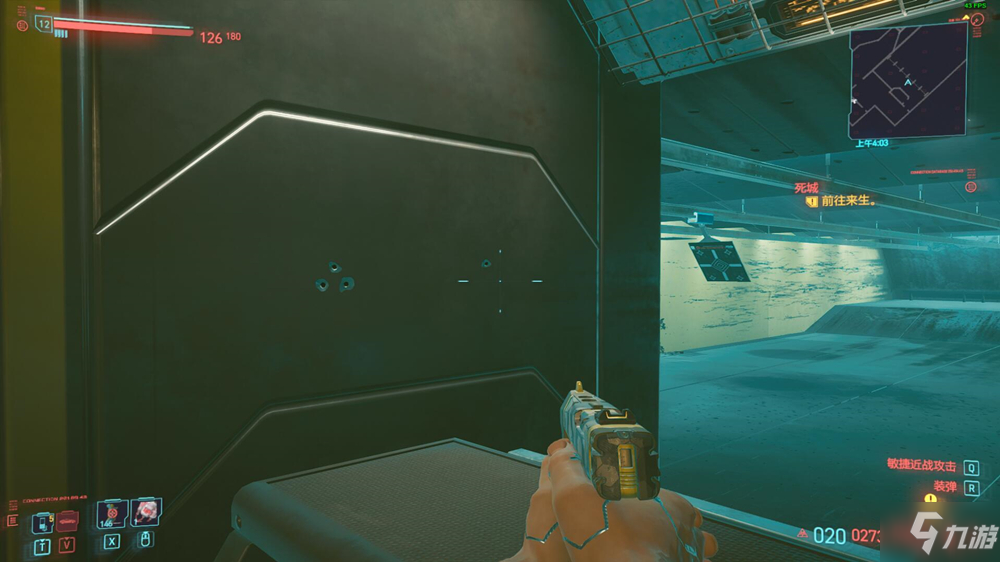Select the red vehicle call icon
Viewport: 1000px width, 562px height.
[x=67, y=520]
